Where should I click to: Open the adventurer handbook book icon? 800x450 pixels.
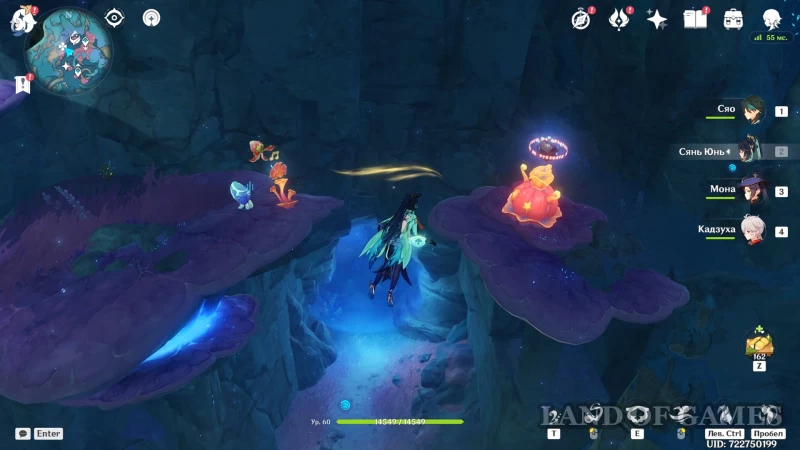[695, 19]
